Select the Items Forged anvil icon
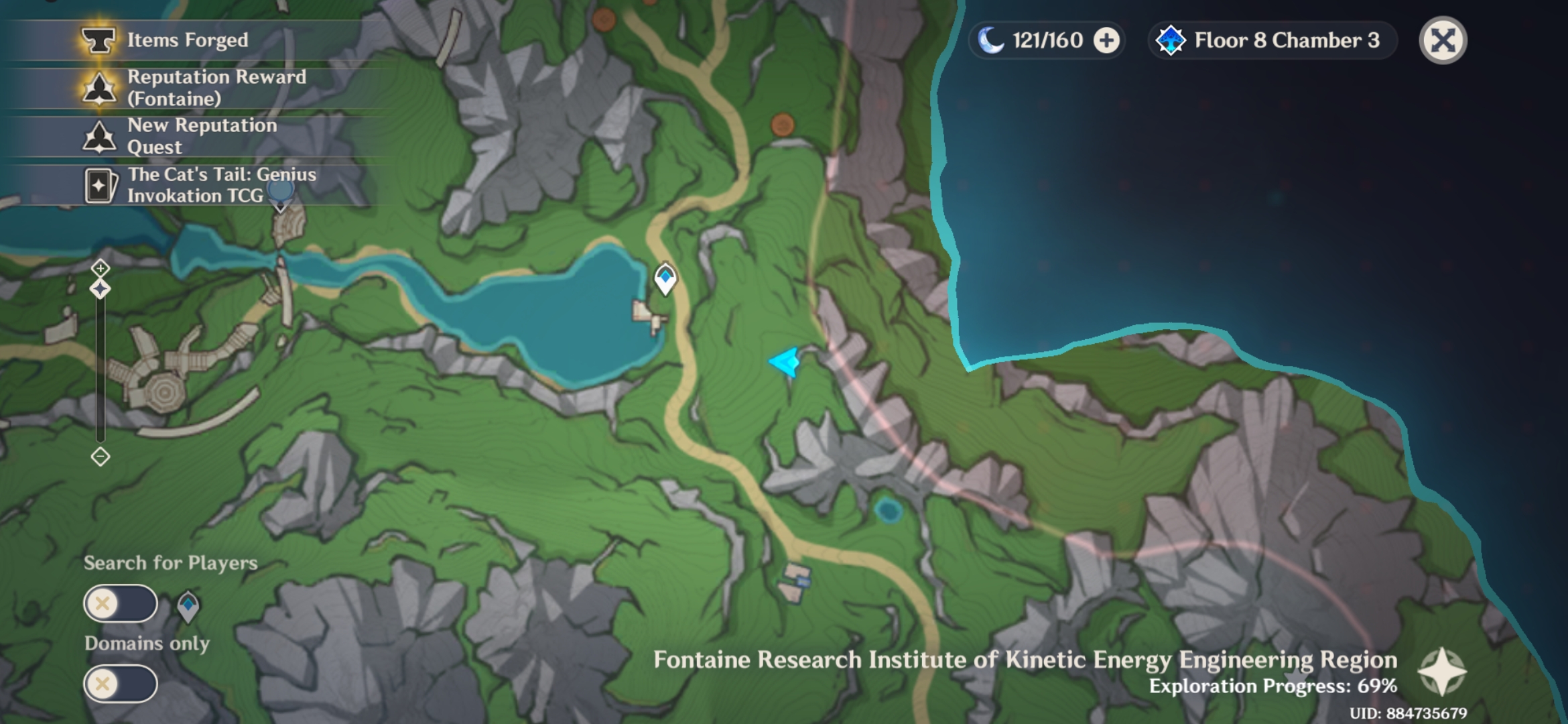The image size is (1568, 724). click(99, 40)
